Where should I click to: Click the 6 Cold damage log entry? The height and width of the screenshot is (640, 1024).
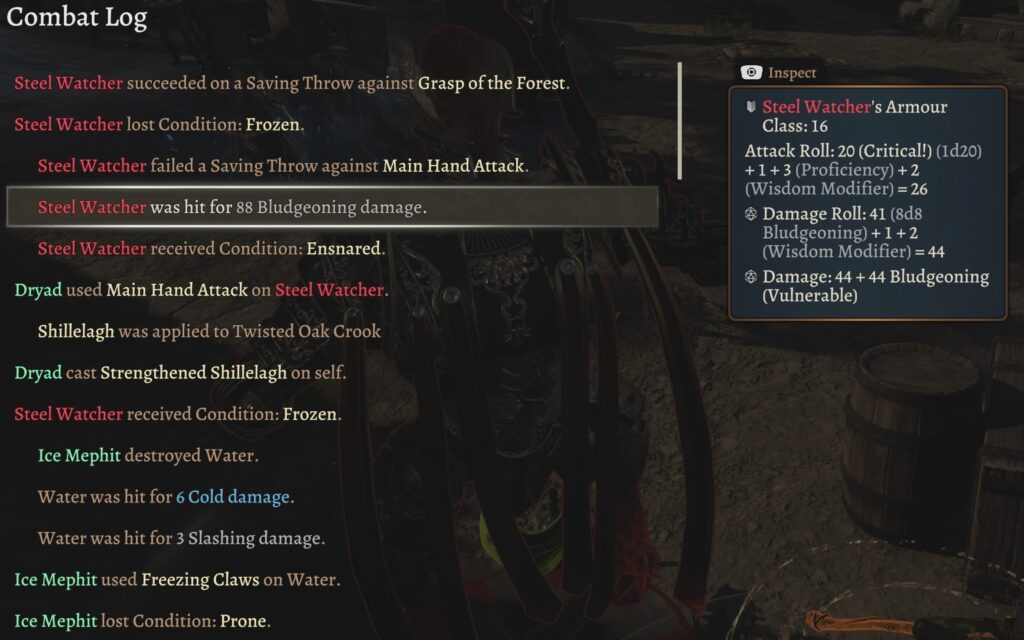[x=165, y=497]
